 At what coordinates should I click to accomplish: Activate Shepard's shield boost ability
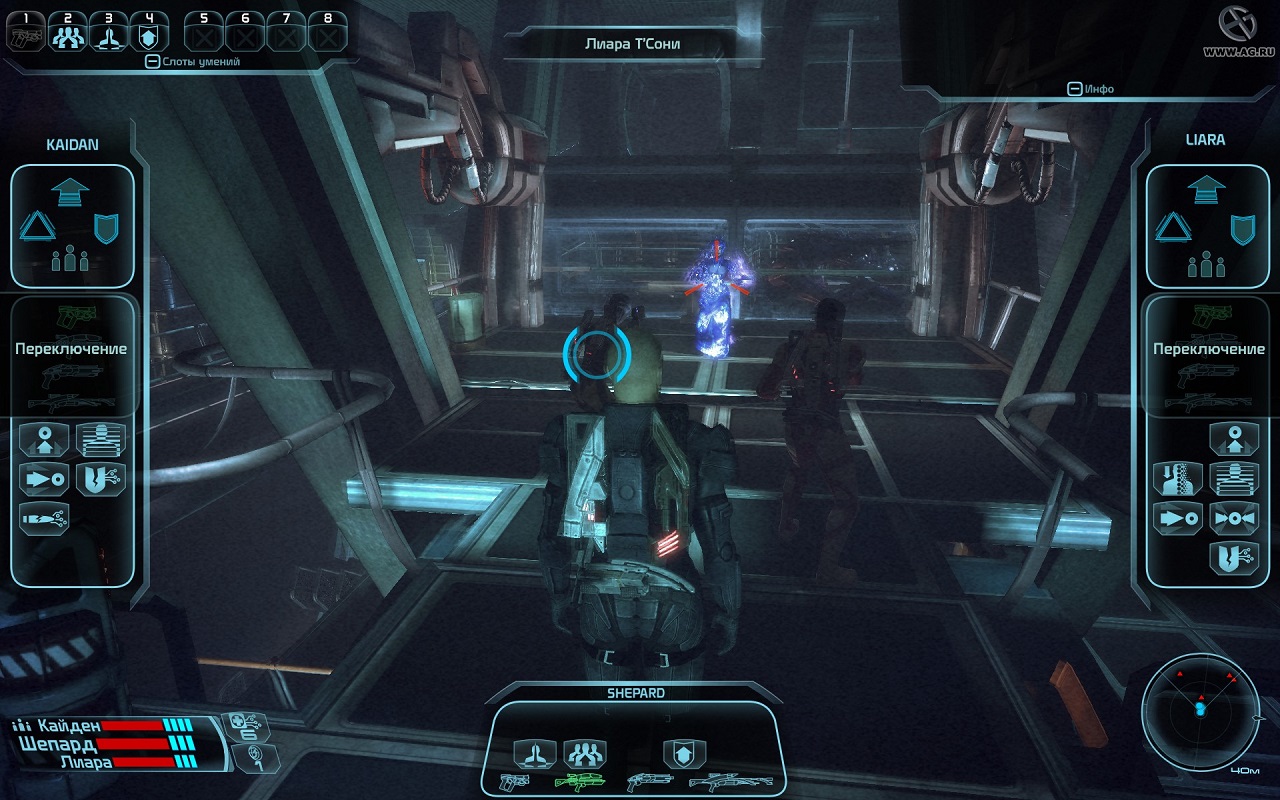[x=684, y=753]
